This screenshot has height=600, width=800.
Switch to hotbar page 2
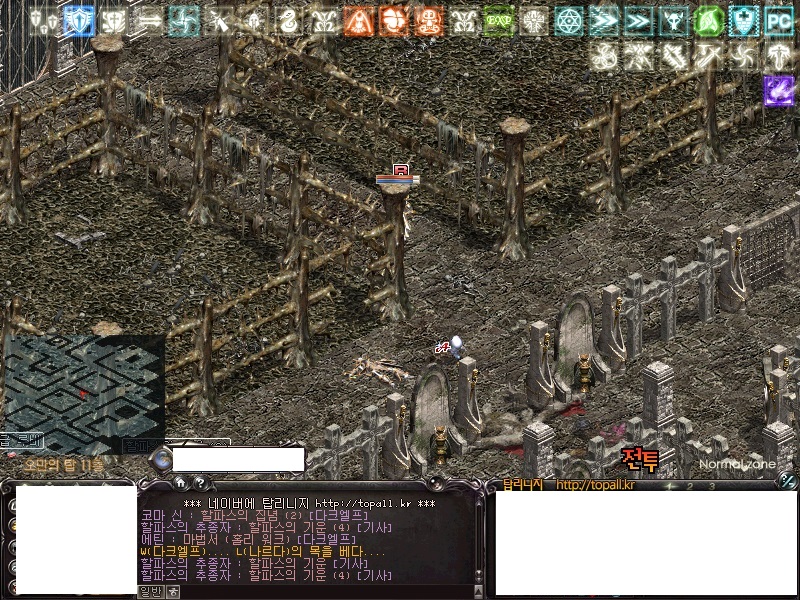pos(690,486)
